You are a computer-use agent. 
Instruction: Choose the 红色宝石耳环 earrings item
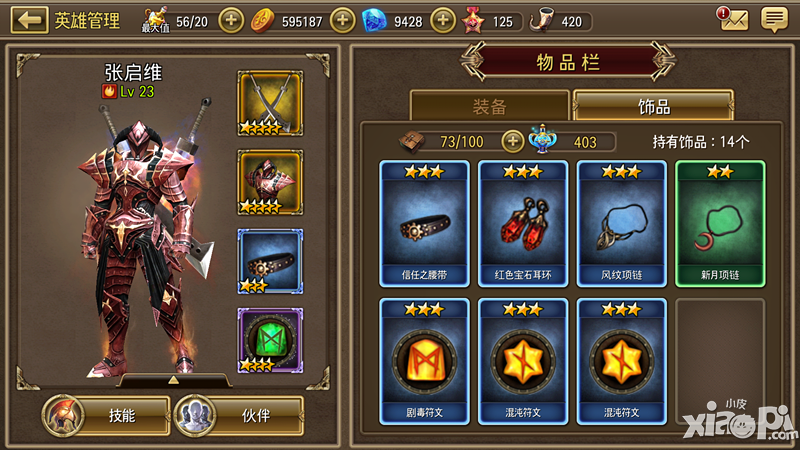click(x=522, y=224)
